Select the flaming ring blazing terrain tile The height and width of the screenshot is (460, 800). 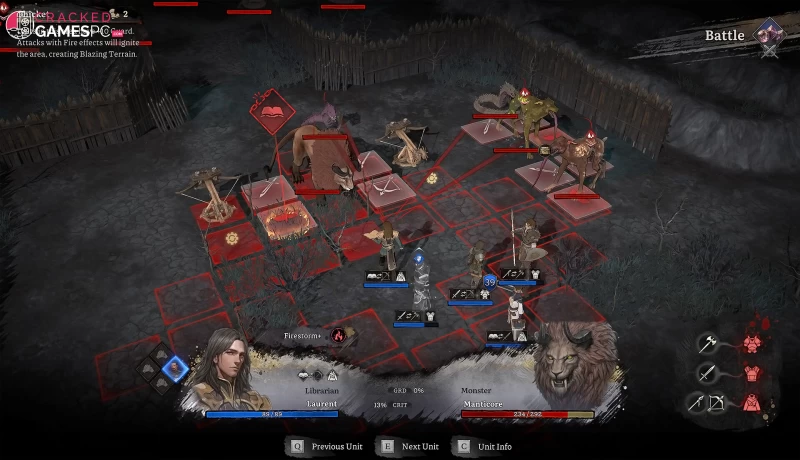tap(284, 221)
